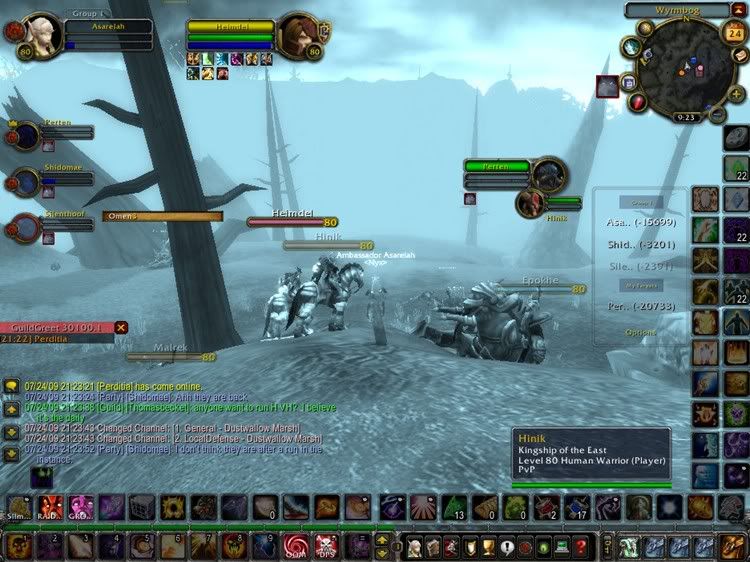Click the red swirl action button

coord(295,546)
